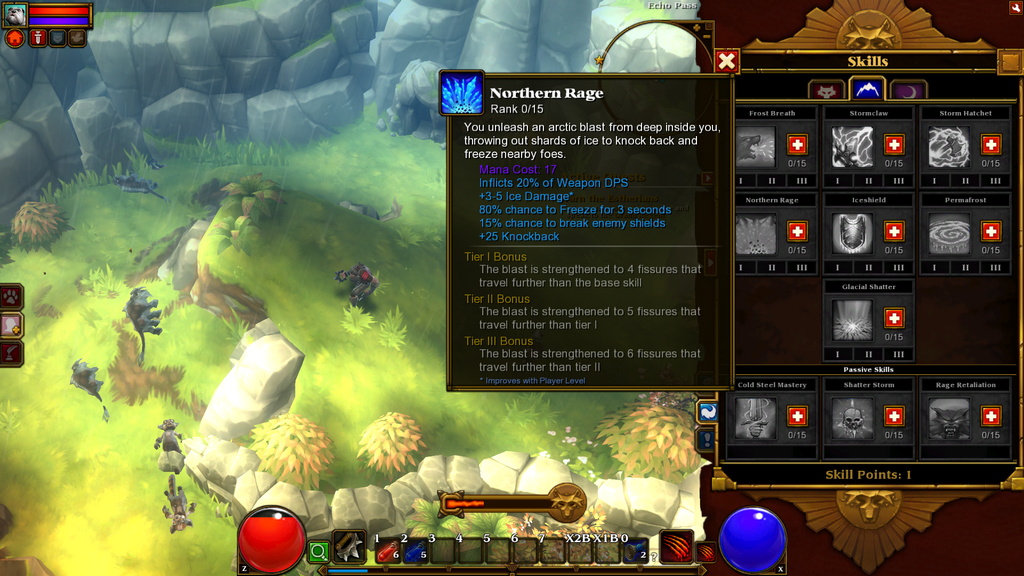Image resolution: width=1024 pixels, height=576 pixels.
Task: Activate the red claw slash skill
Action: click(x=677, y=546)
